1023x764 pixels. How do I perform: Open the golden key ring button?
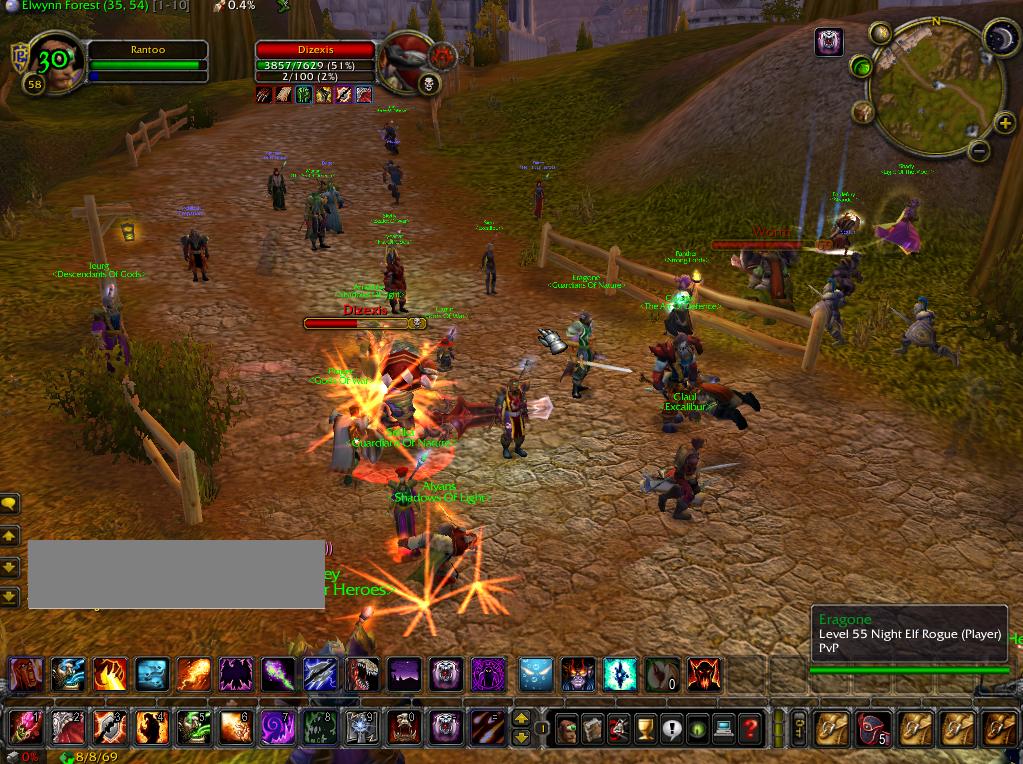point(799,729)
